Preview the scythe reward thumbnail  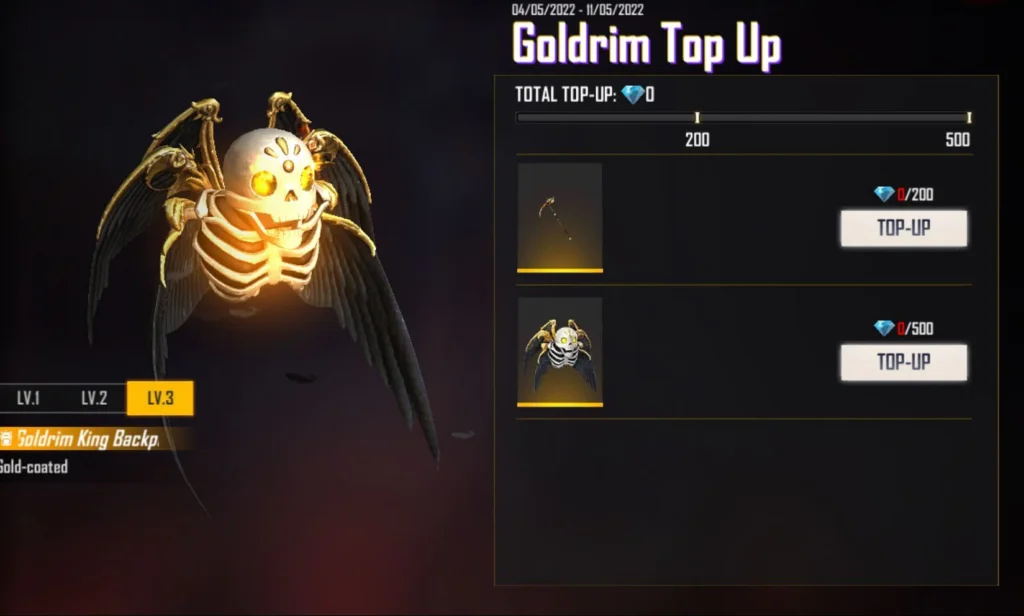[560, 217]
